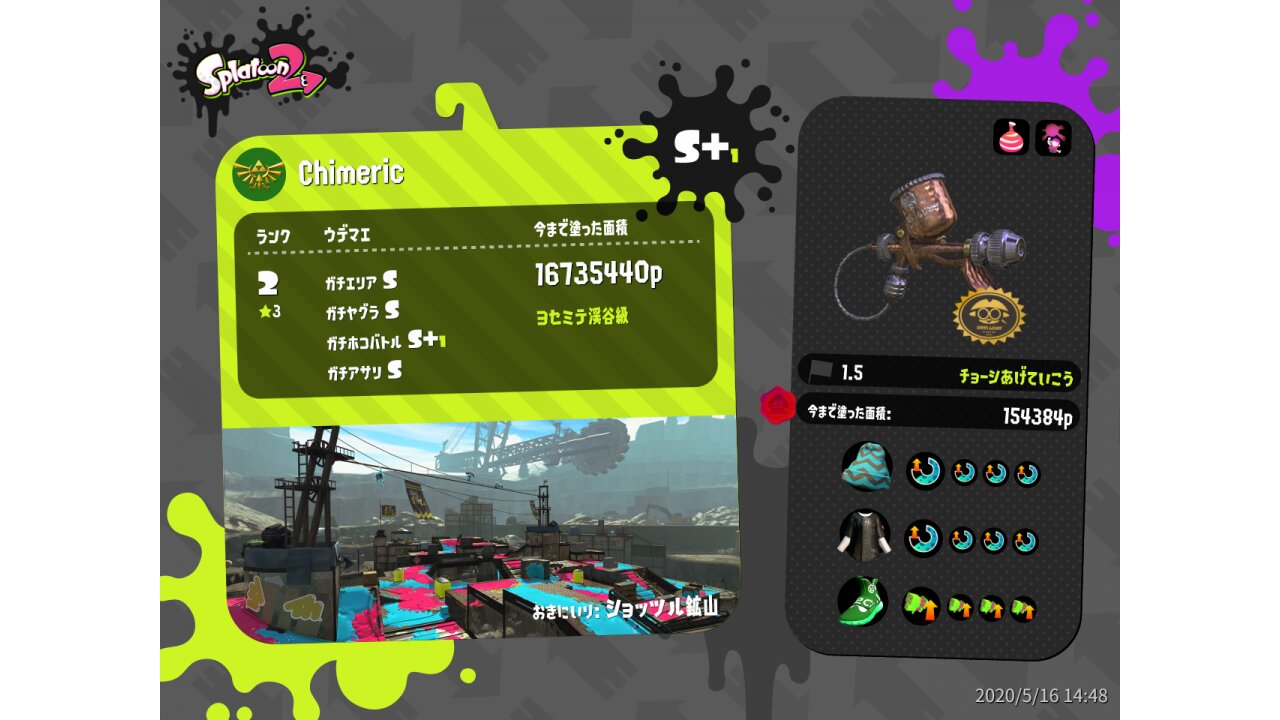Click the Chimeric player avatar icon
The image size is (1280, 720).
[x=259, y=174]
